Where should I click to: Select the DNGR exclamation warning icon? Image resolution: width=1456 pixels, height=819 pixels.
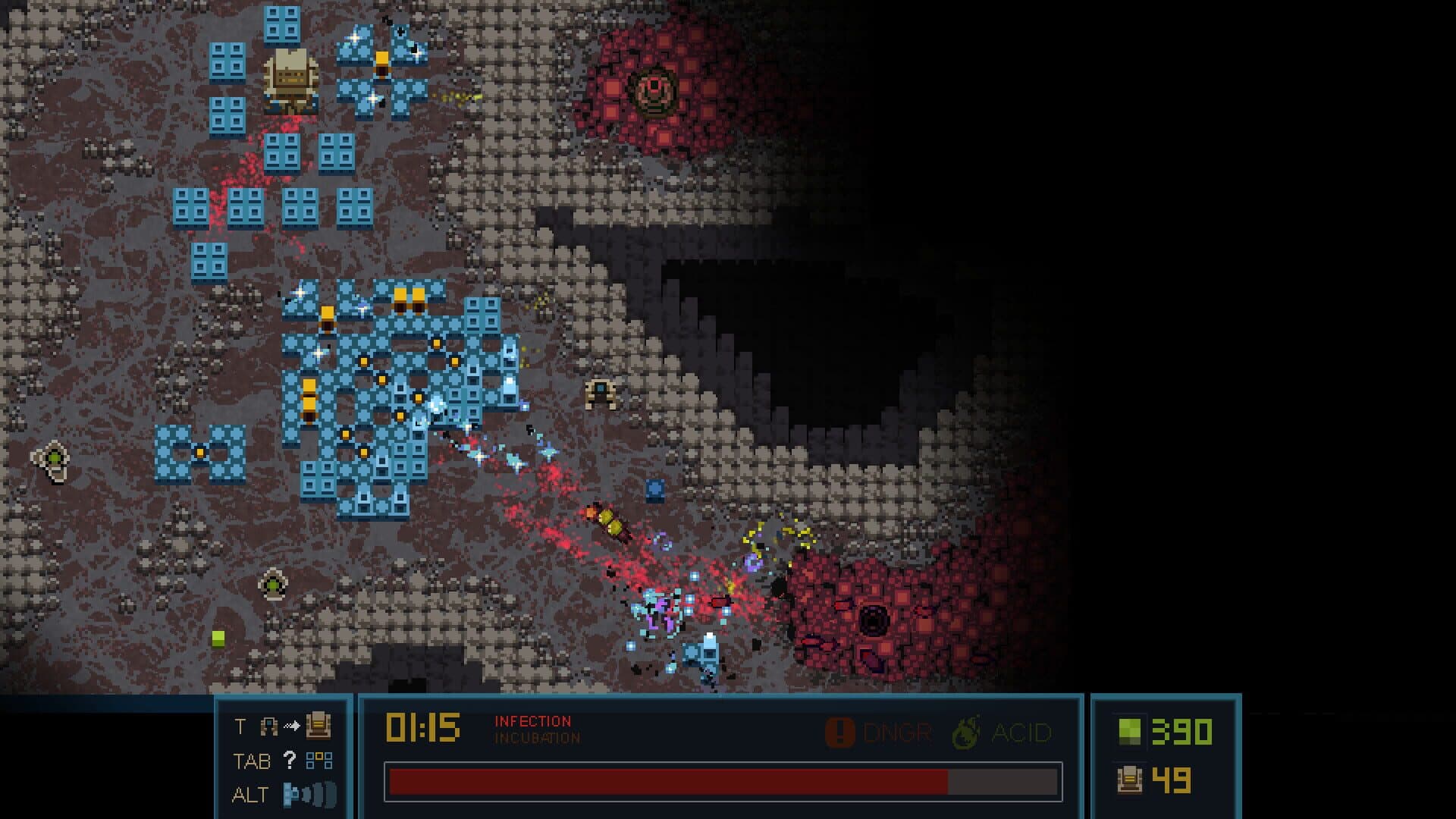click(839, 733)
